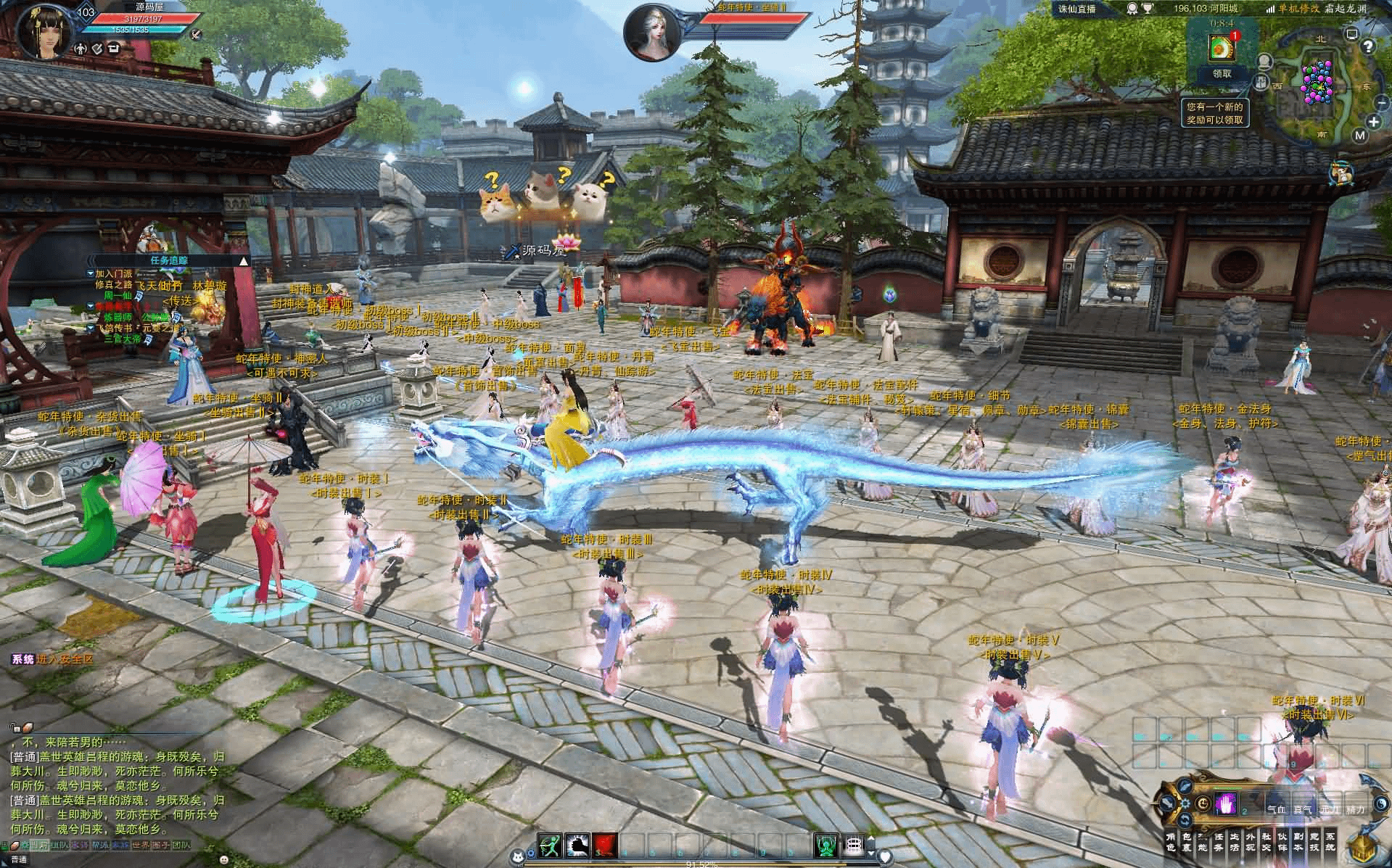Switch to the 世界 world chat channel

(141, 846)
